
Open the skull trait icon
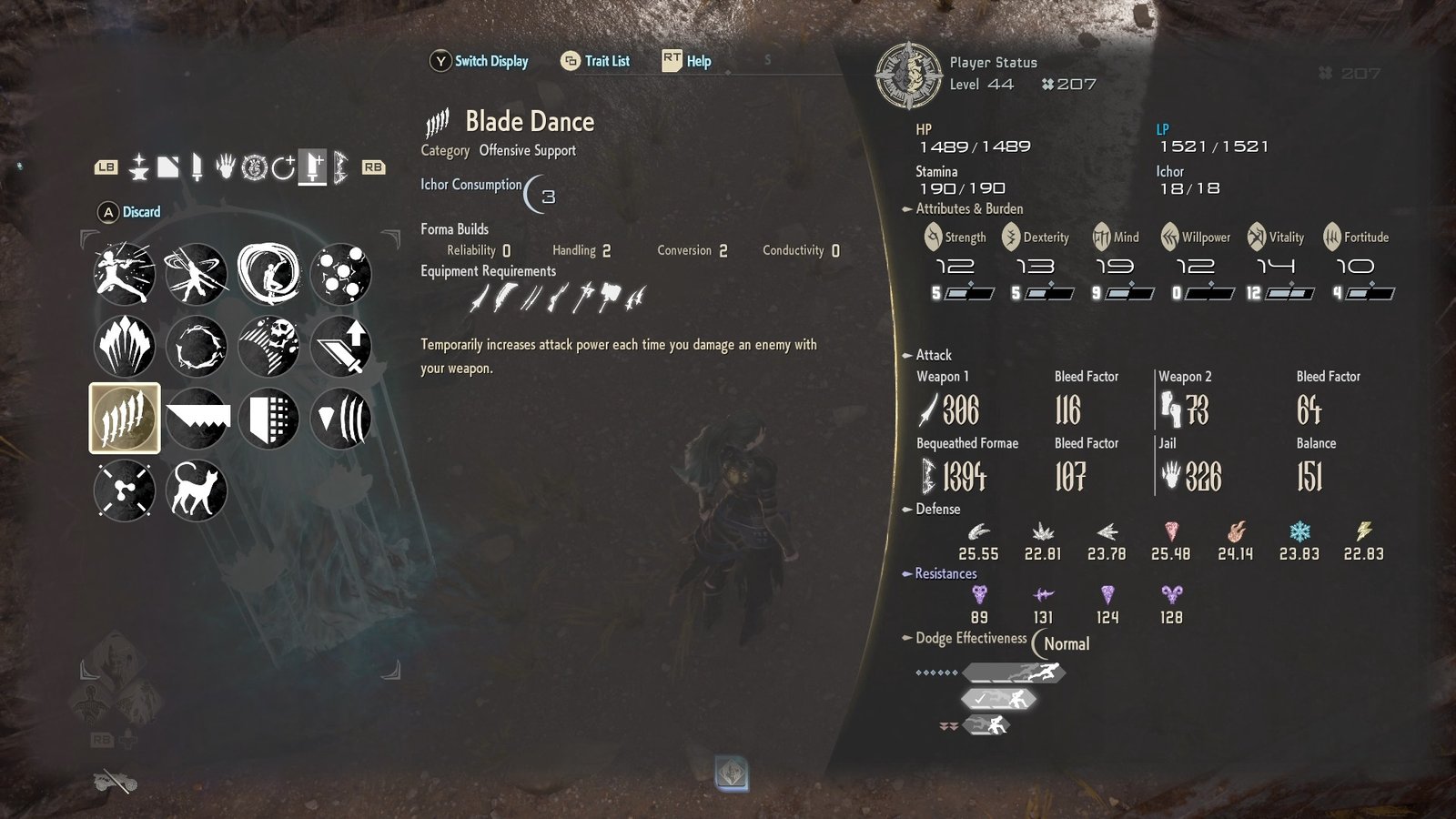coord(269,346)
